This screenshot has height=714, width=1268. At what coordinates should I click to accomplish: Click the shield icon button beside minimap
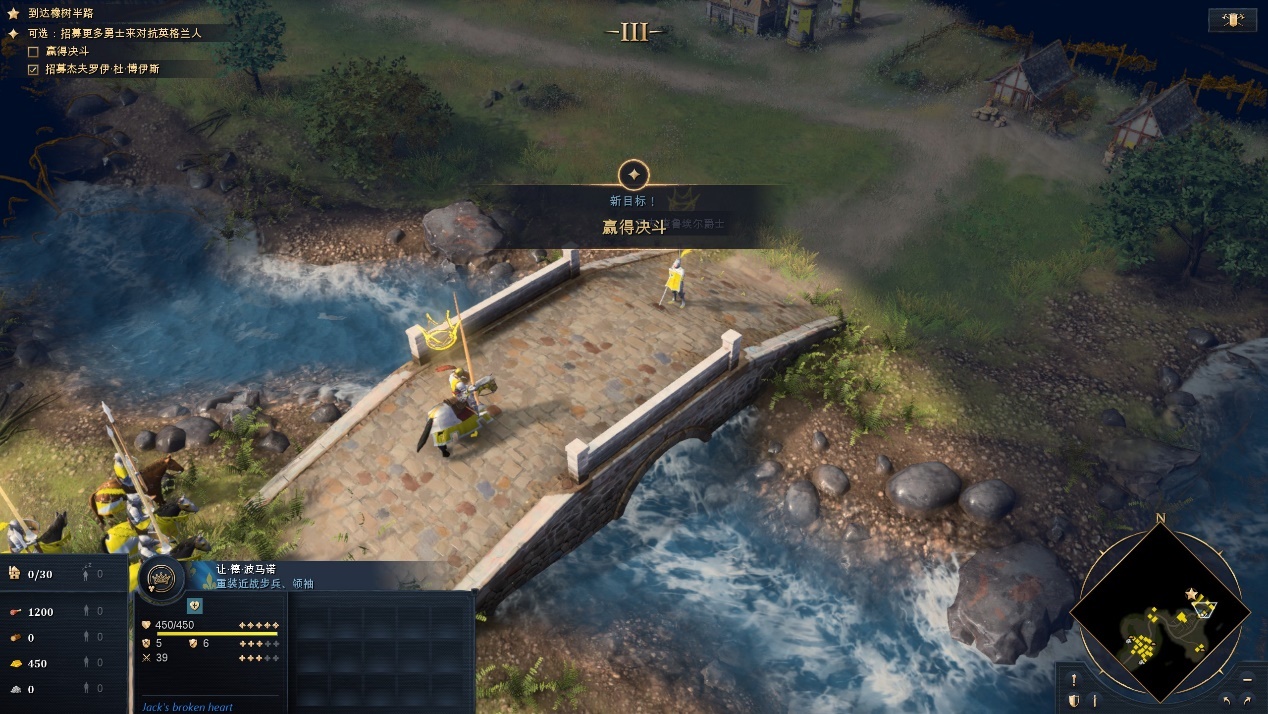coord(1074,700)
